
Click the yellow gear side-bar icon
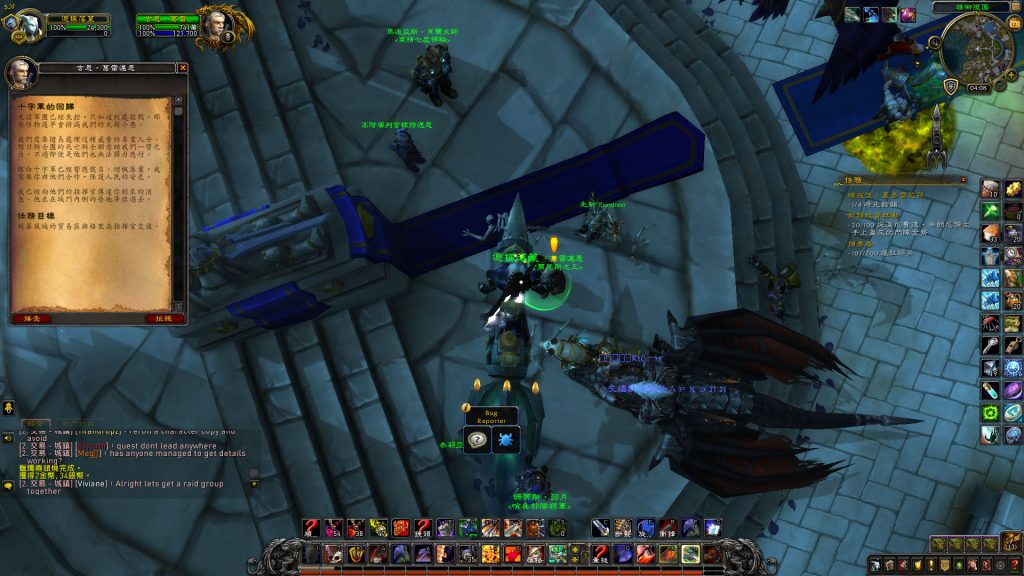pos(1012,188)
